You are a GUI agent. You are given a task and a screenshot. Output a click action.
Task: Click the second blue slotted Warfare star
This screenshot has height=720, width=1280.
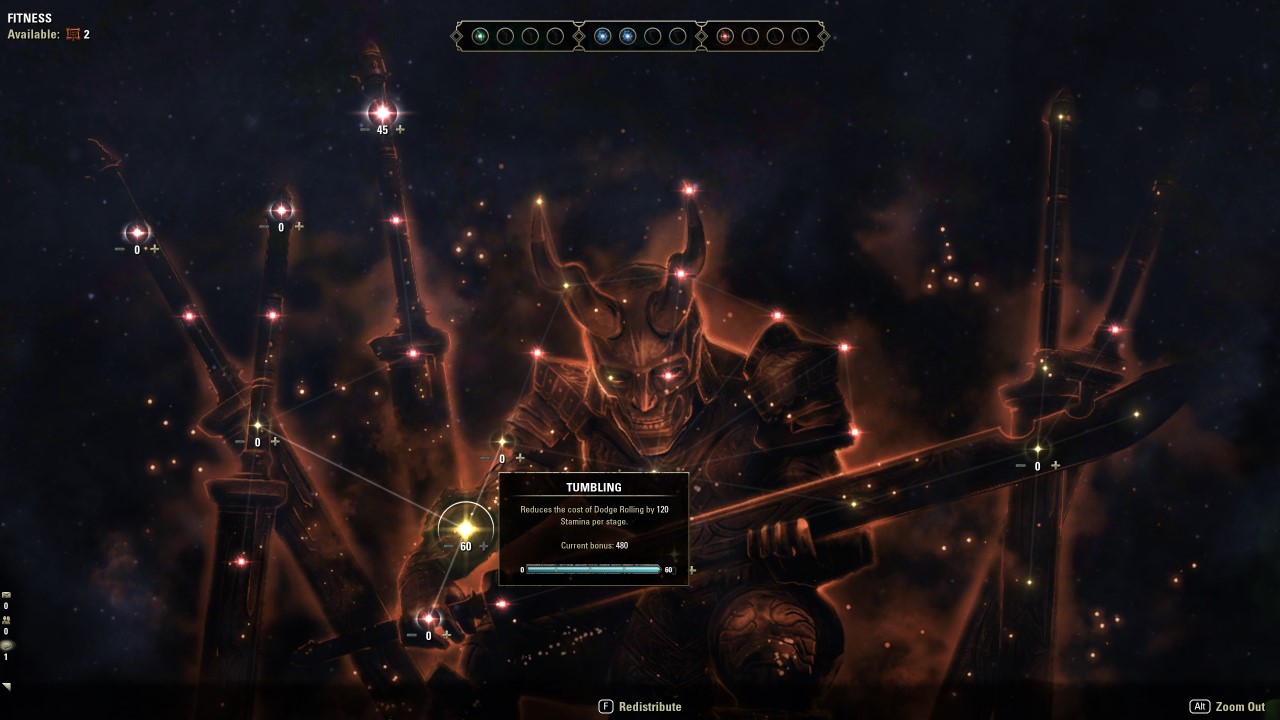628,35
